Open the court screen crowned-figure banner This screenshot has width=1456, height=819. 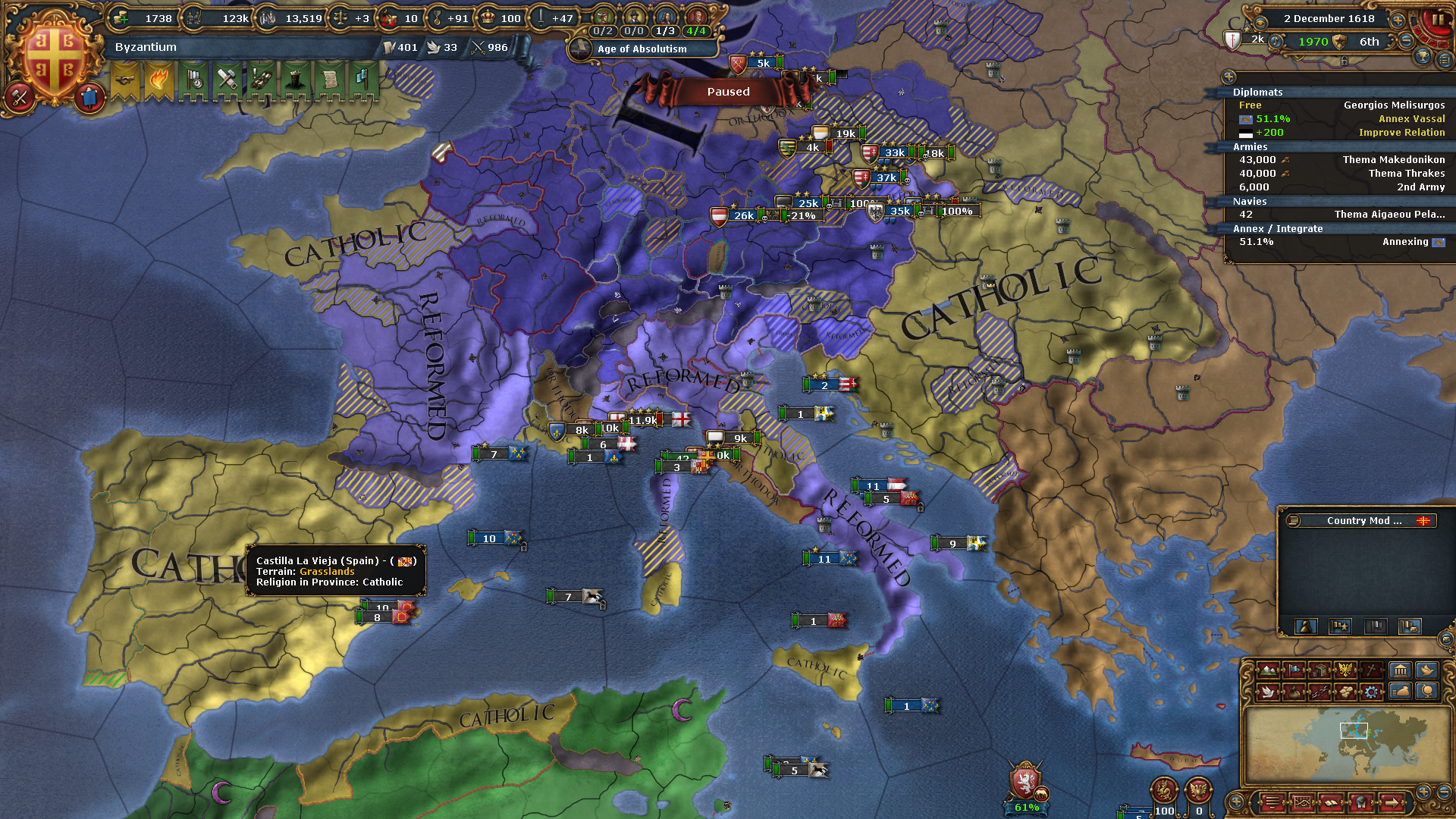[x=296, y=80]
